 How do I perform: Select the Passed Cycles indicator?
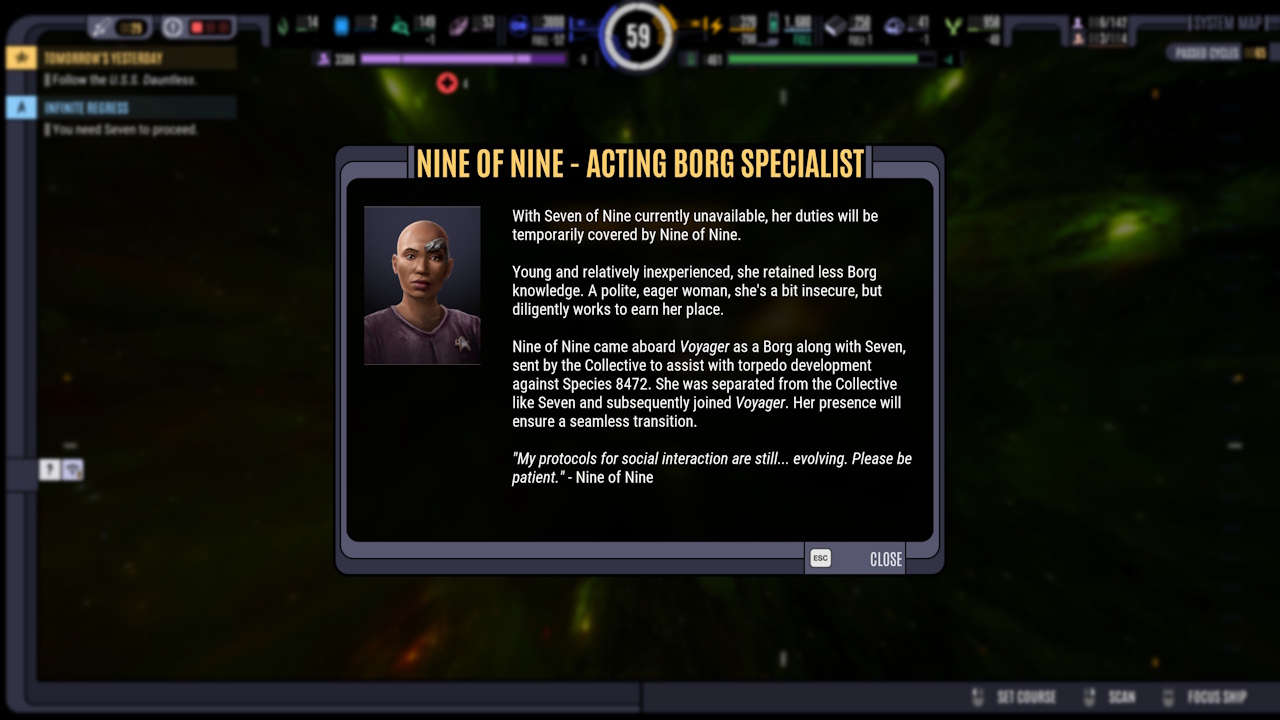pos(1207,50)
